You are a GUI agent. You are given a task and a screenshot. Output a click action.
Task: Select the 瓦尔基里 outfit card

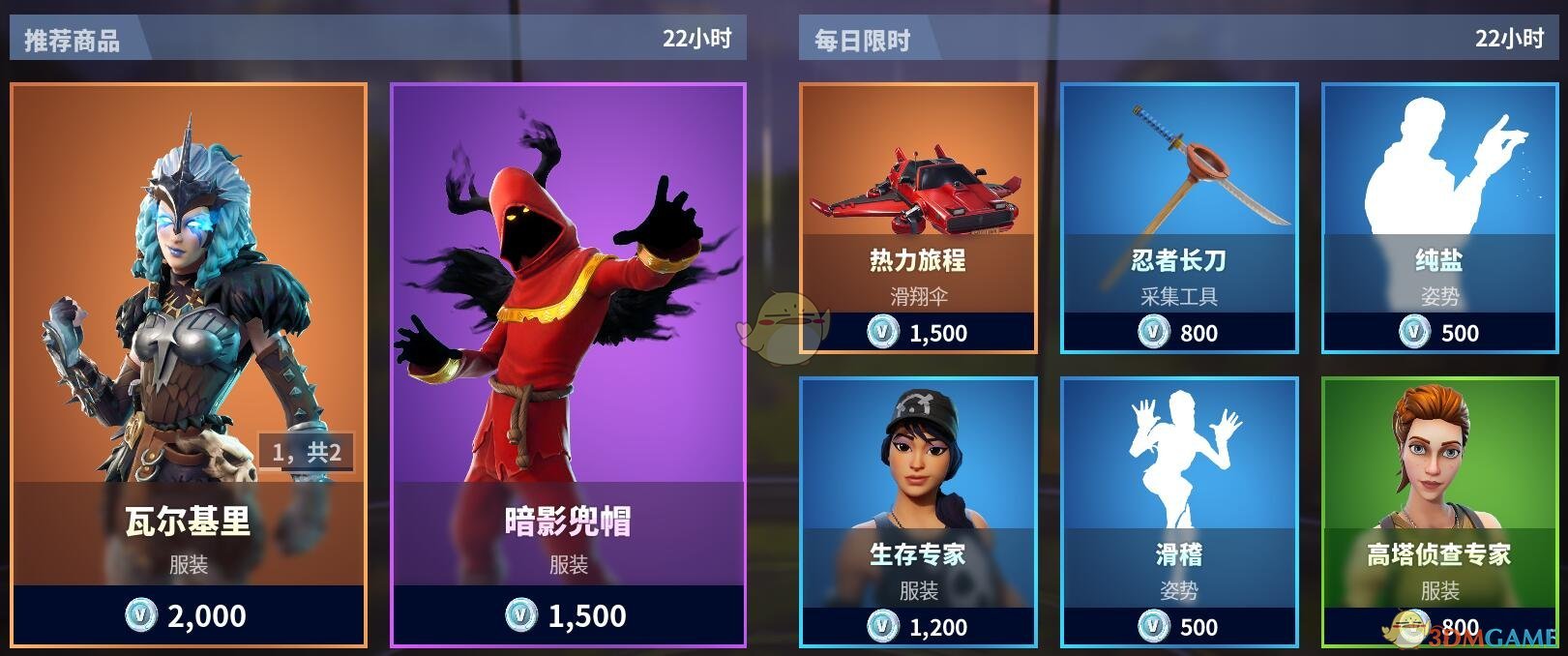[x=189, y=364]
